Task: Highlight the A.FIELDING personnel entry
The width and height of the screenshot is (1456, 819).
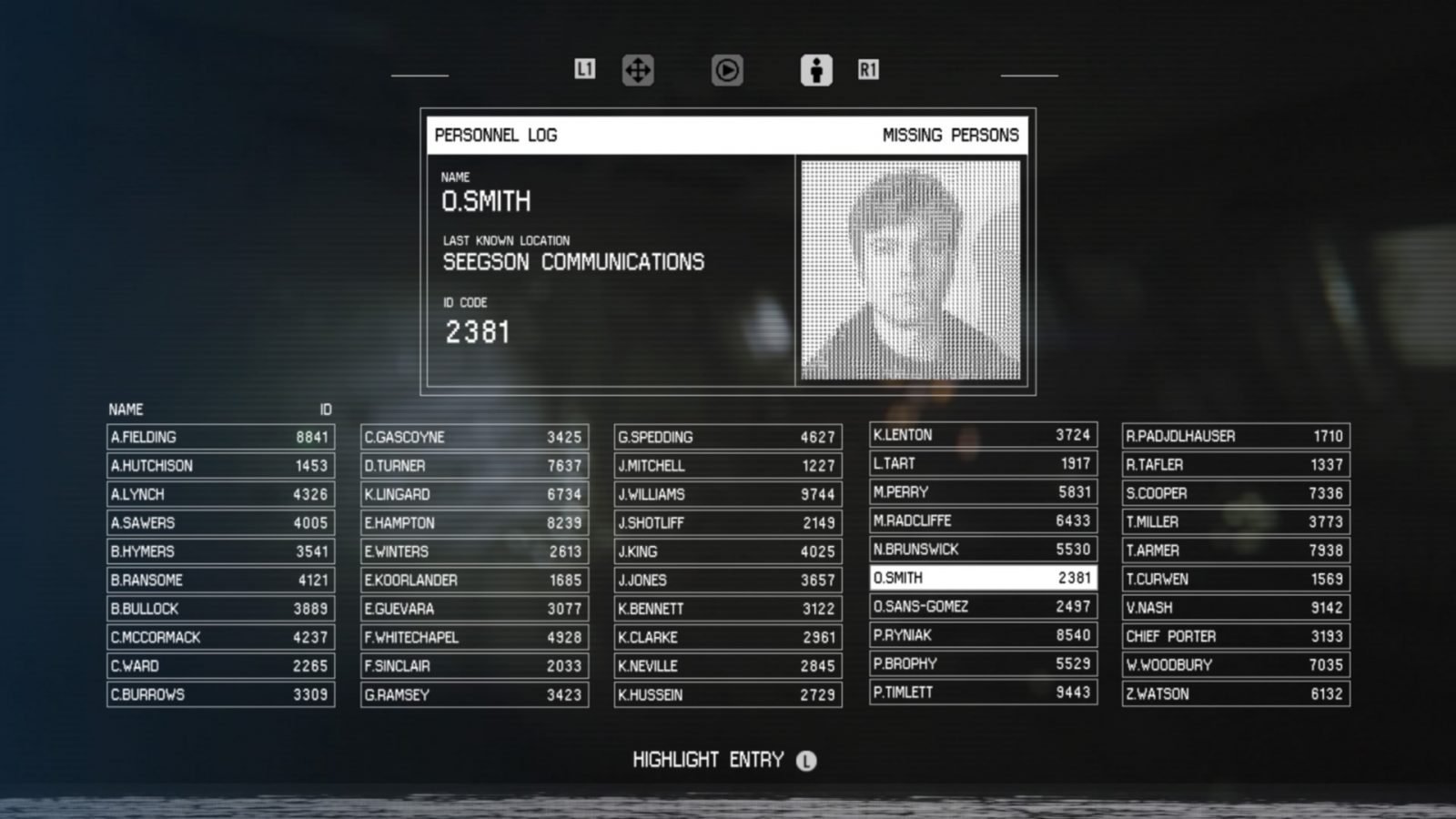Action: coord(221,437)
